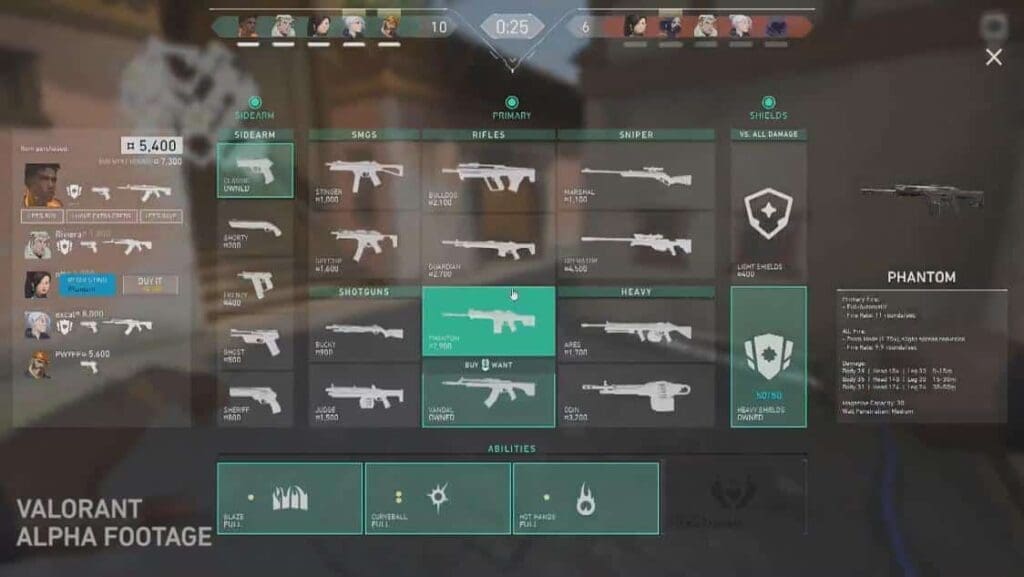Click the Buy It button for teammate's request
Image resolution: width=1024 pixels, height=577 pixels.
click(x=150, y=285)
